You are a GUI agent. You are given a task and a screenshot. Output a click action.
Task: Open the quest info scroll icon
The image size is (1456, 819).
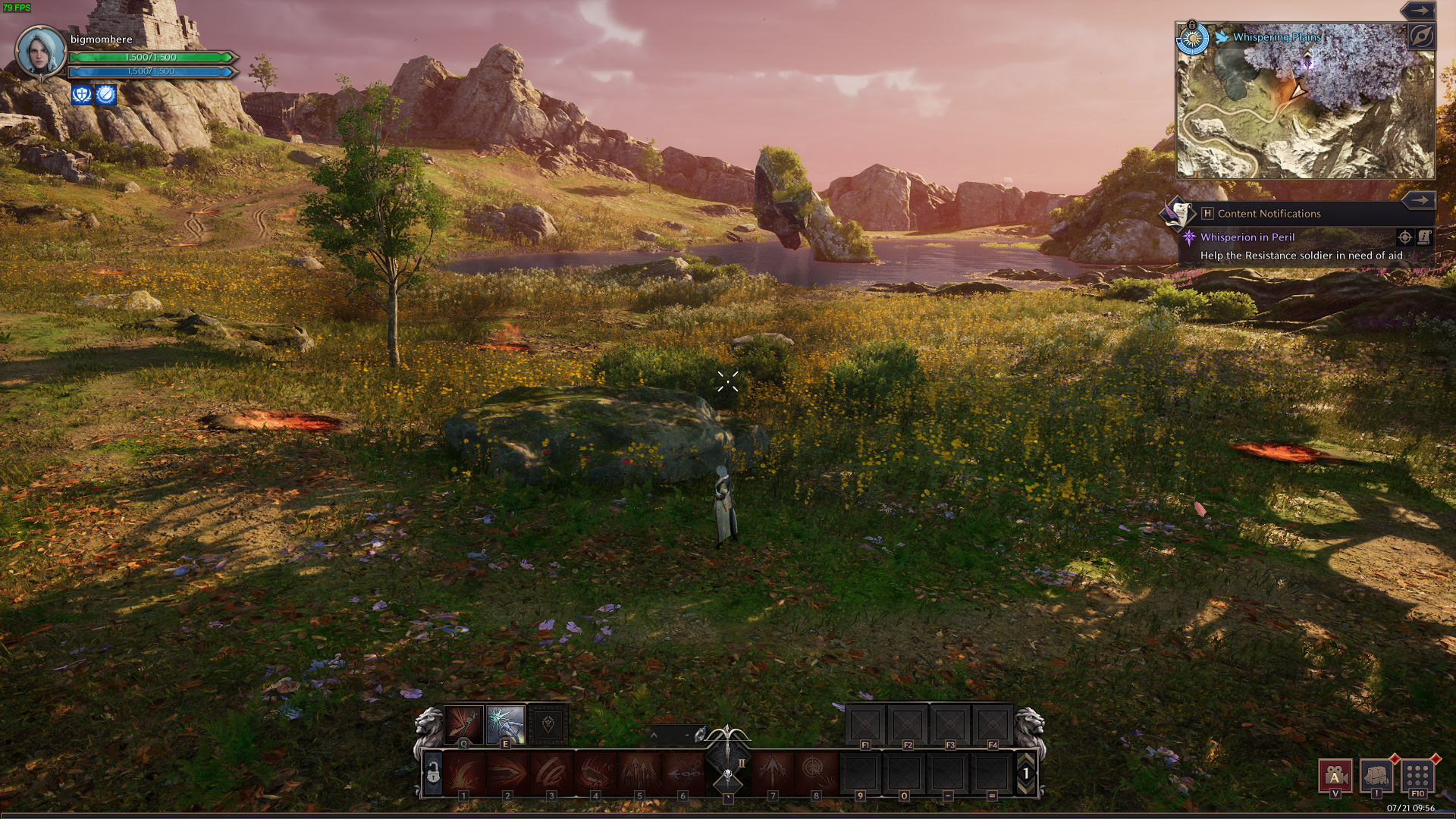(1424, 237)
